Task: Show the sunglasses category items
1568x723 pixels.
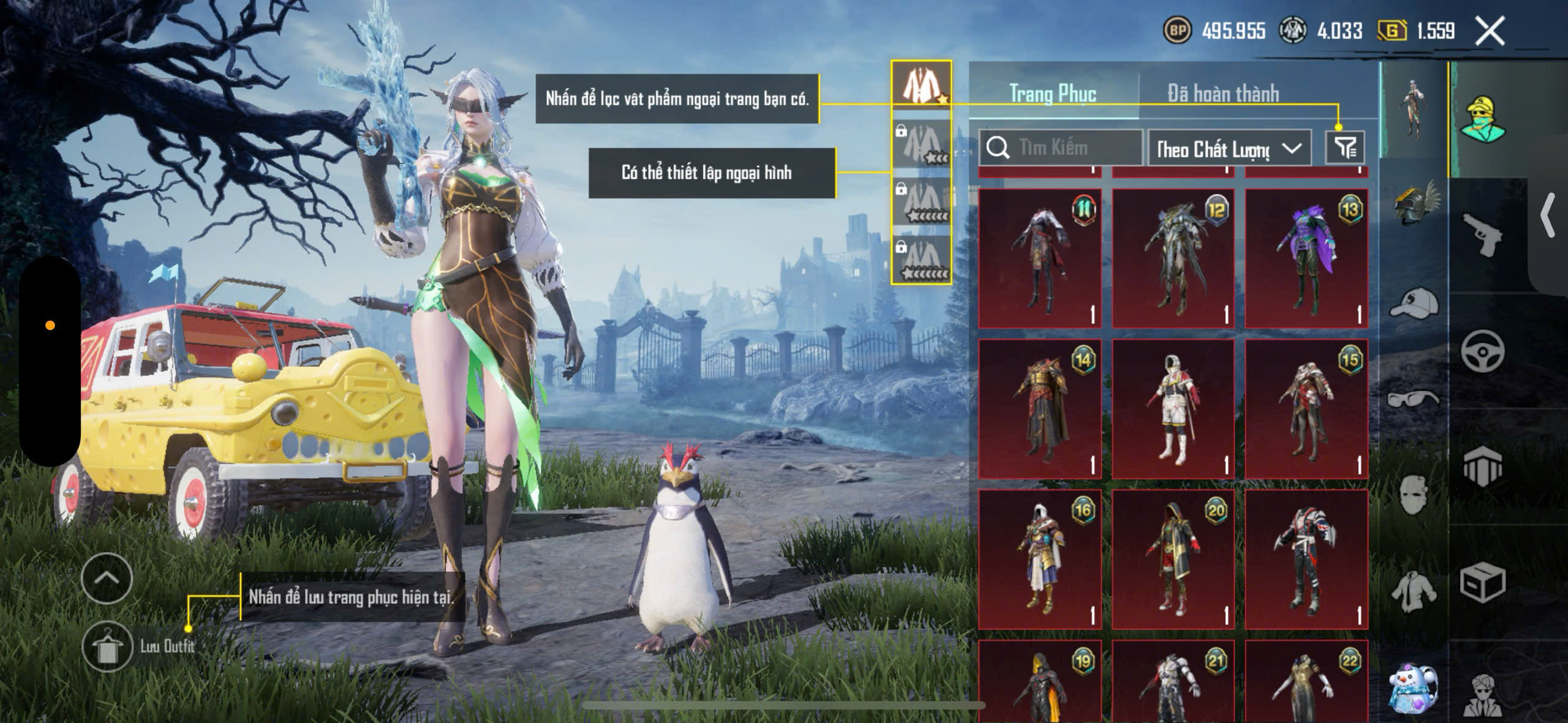Action: [1414, 399]
